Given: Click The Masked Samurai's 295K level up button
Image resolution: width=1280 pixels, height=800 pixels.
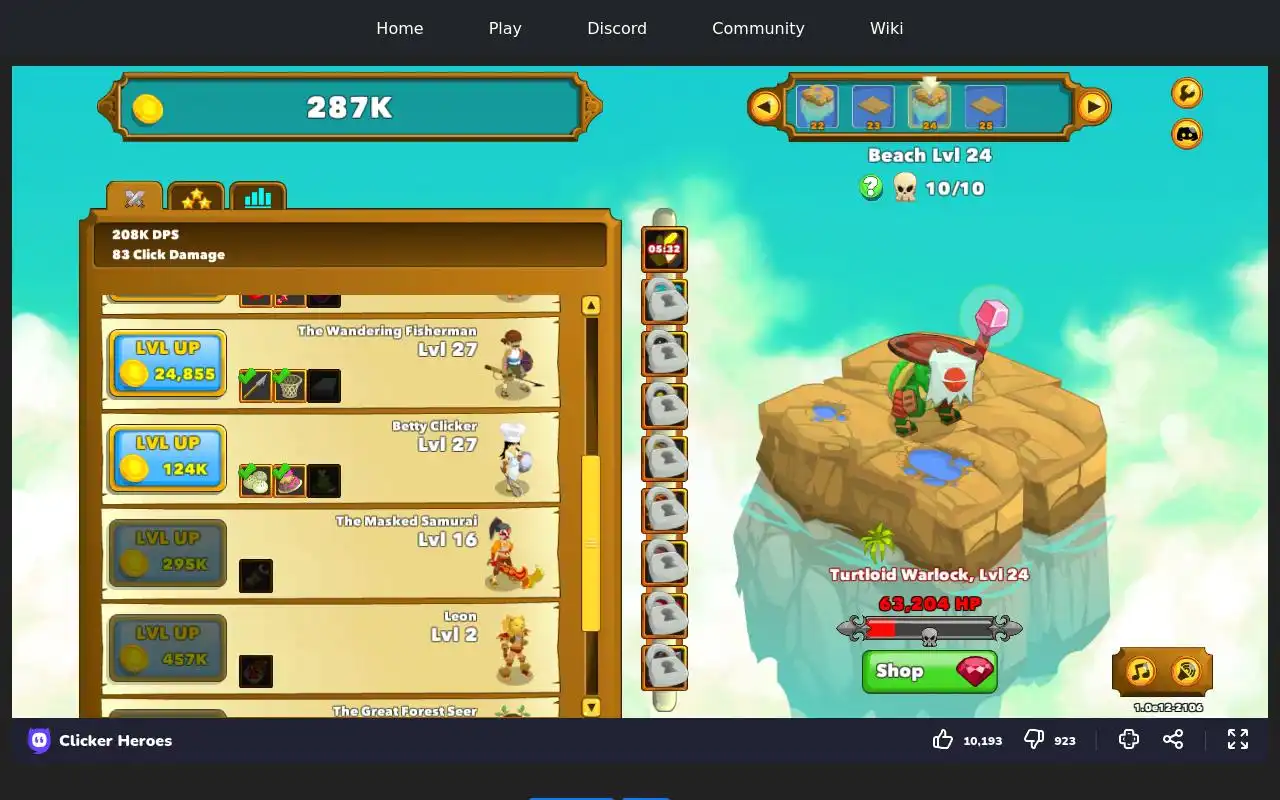Looking at the screenshot, I should (167, 553).
